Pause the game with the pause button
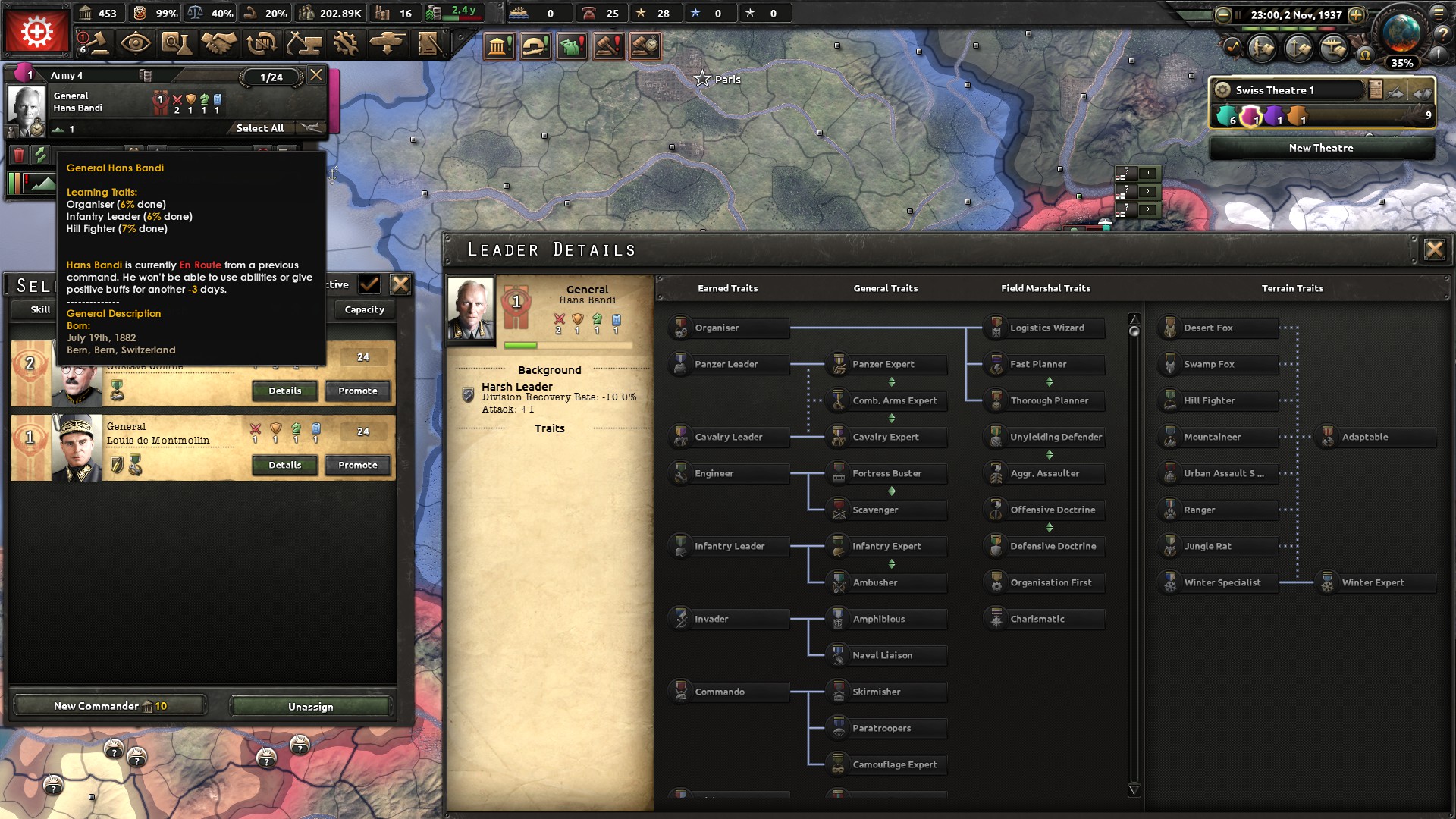The image size is (1456, 819). [x=1238, y=14]
